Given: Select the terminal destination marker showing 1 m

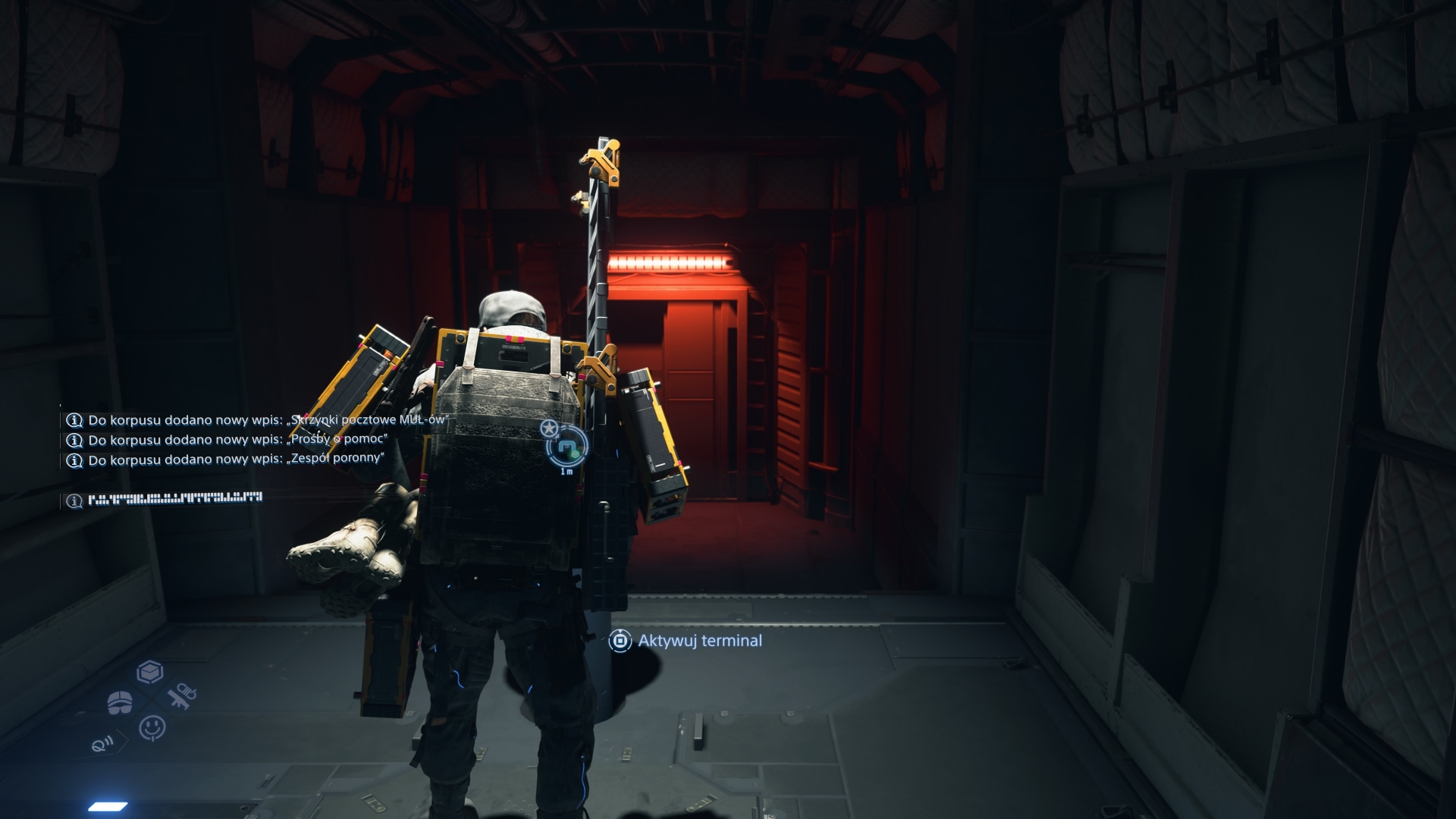Looking at the screenshot, I should (566, 447).
